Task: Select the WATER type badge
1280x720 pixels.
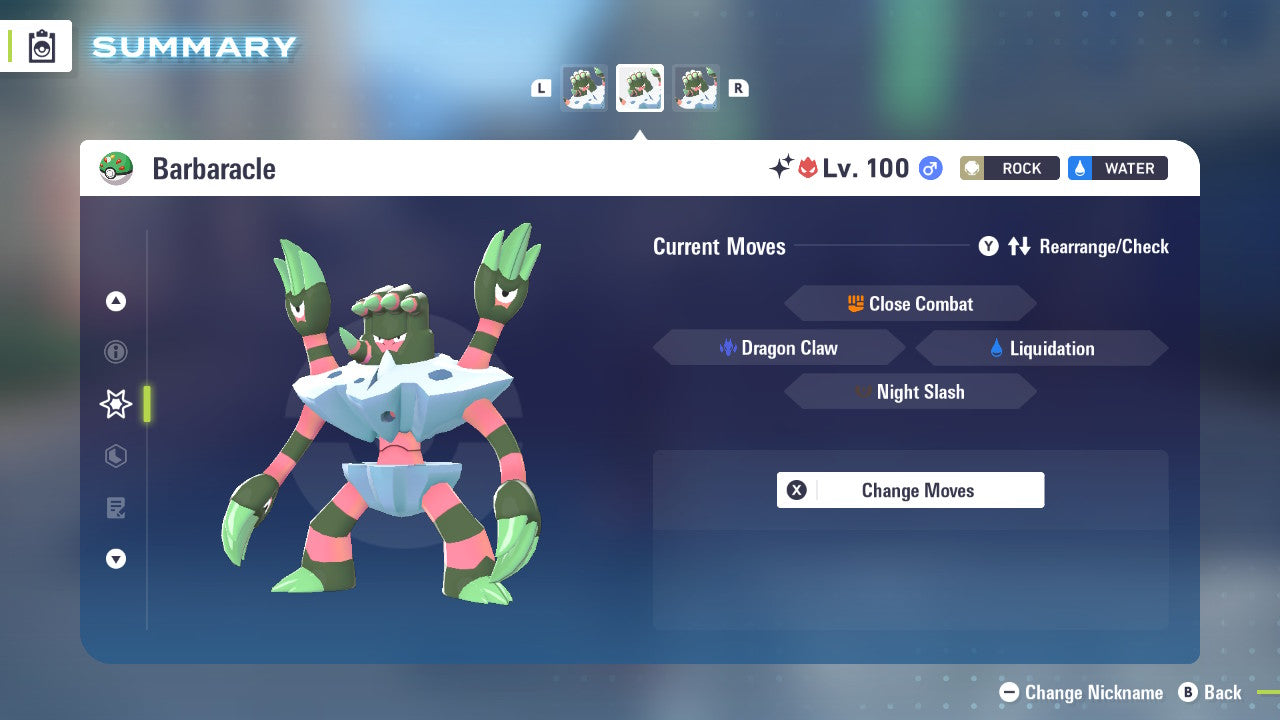Action: 1117,168
